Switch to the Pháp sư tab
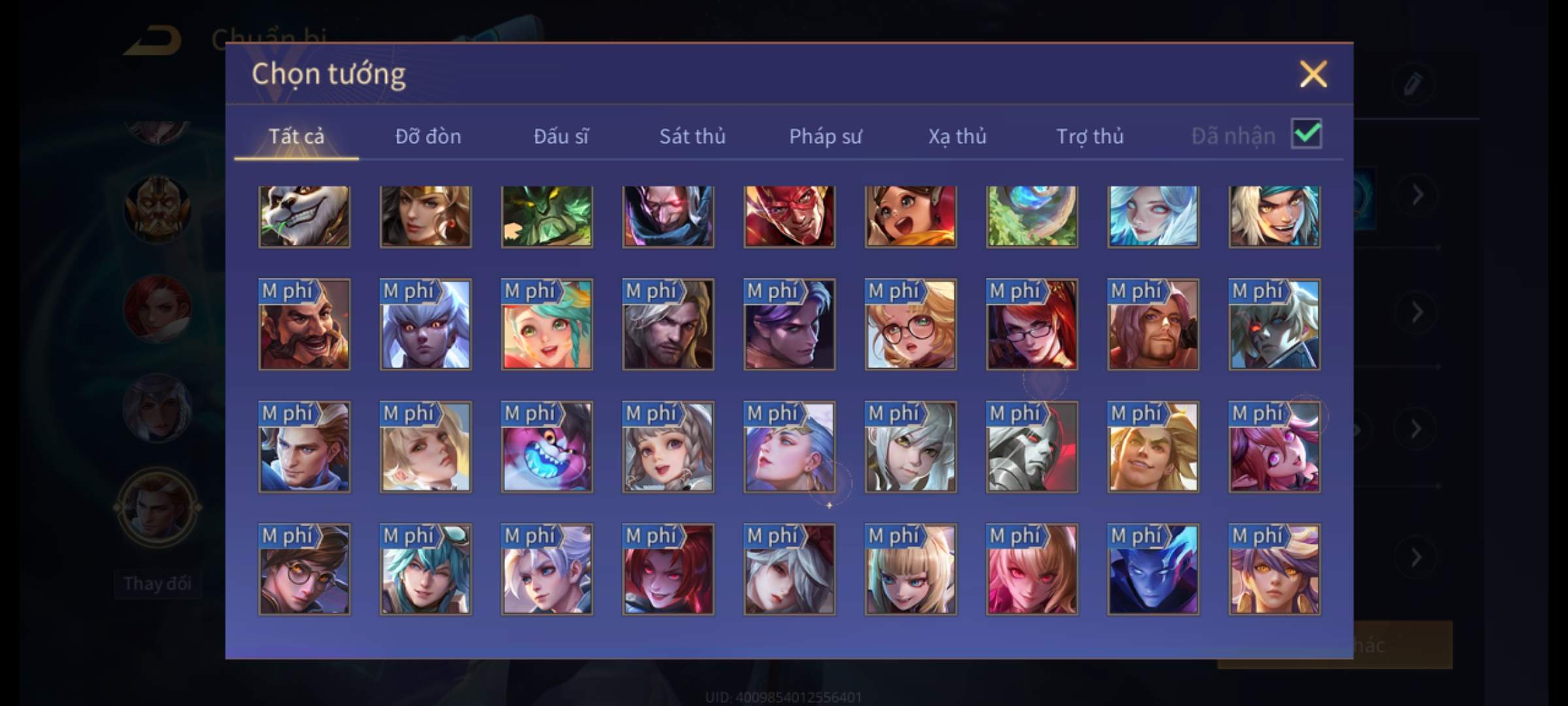The height and width of the screenshot is (706, 1568). pos(825,136)
